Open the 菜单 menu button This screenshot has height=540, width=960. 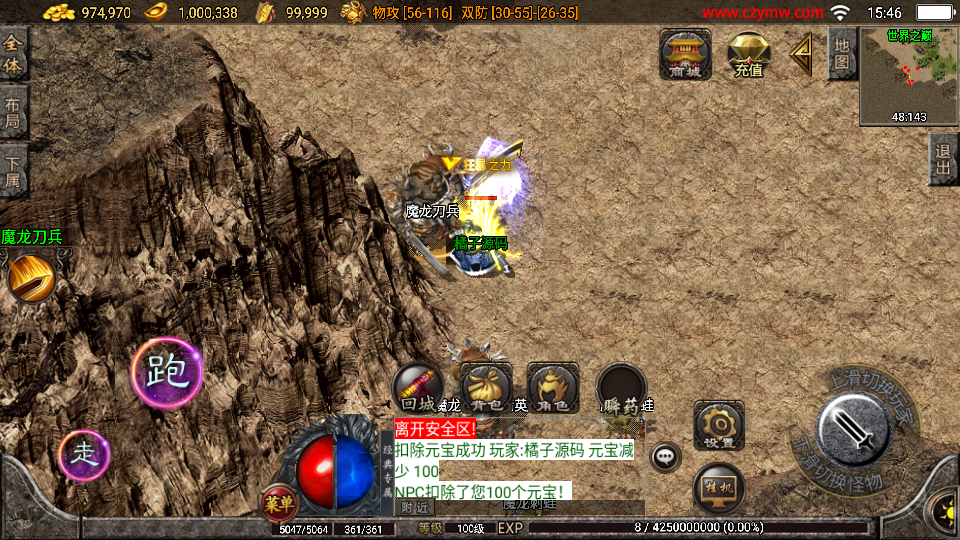[x=279, y=503]
